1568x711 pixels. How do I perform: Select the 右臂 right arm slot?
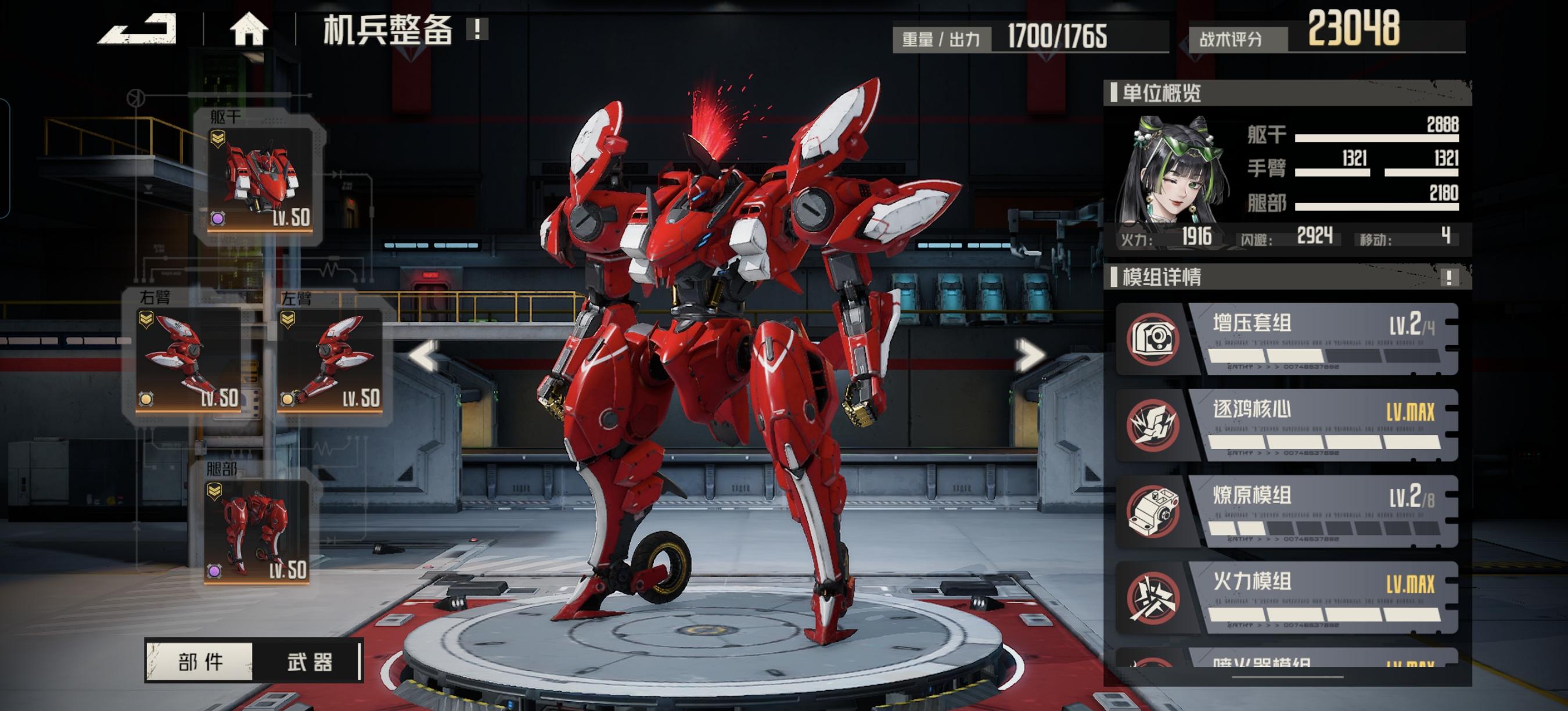(x=188, y=359)
